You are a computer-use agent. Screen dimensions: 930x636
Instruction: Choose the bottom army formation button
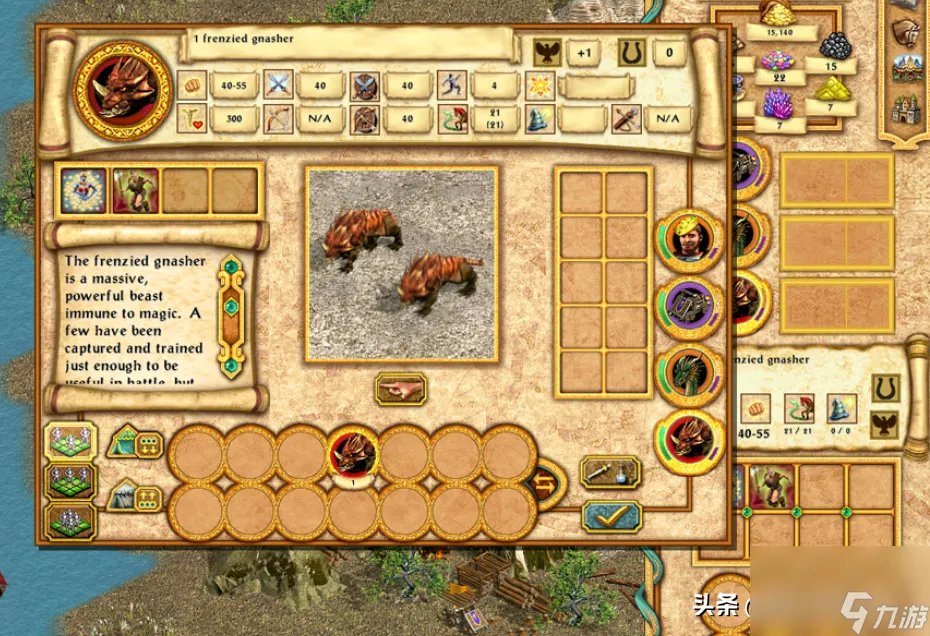[x=70, y=521]
